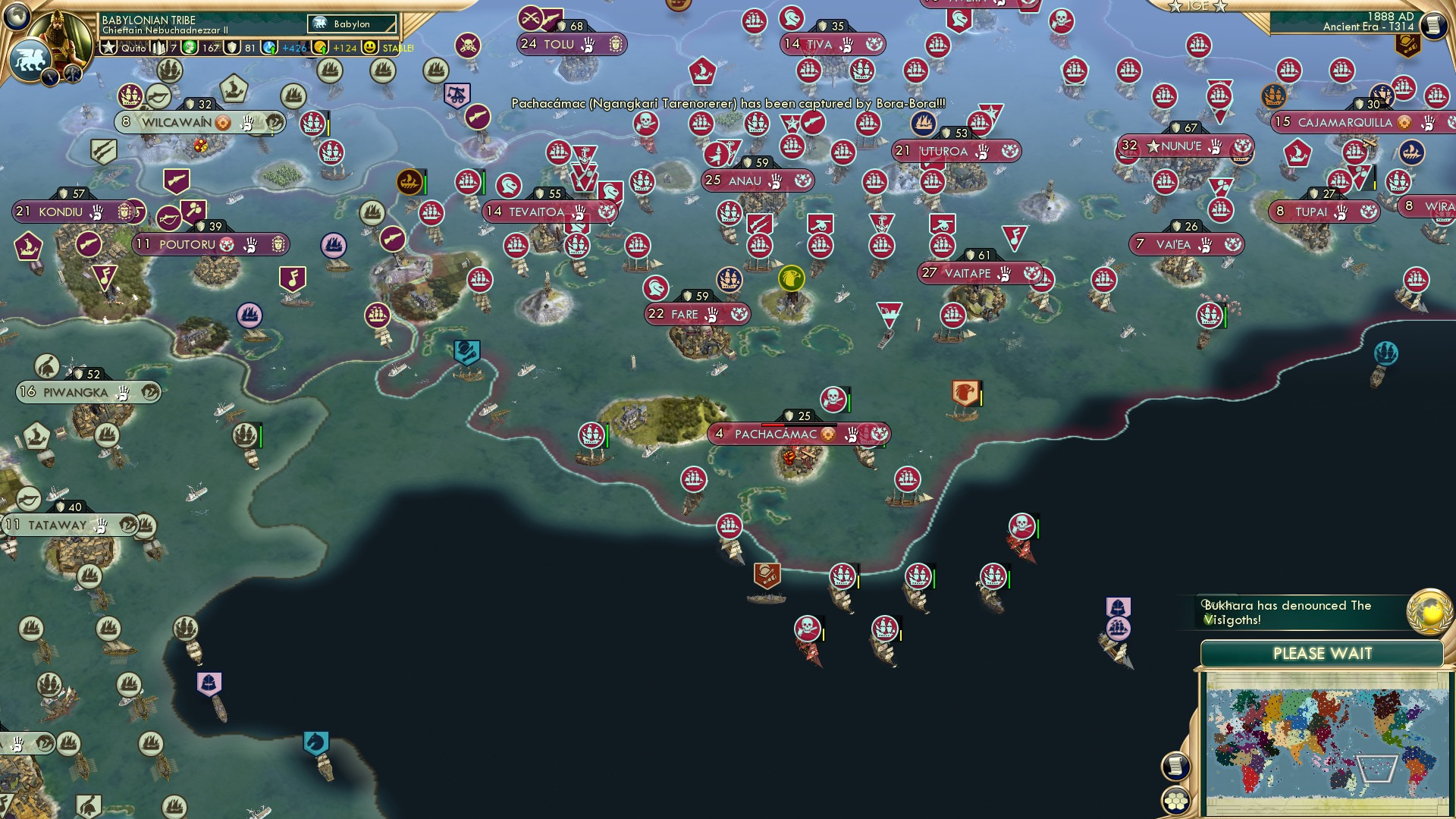Image resolution: width=1456 pixels, height=819 pixels.
Task: Open the IGE editor menu at top center
Action: (1197, 7)
